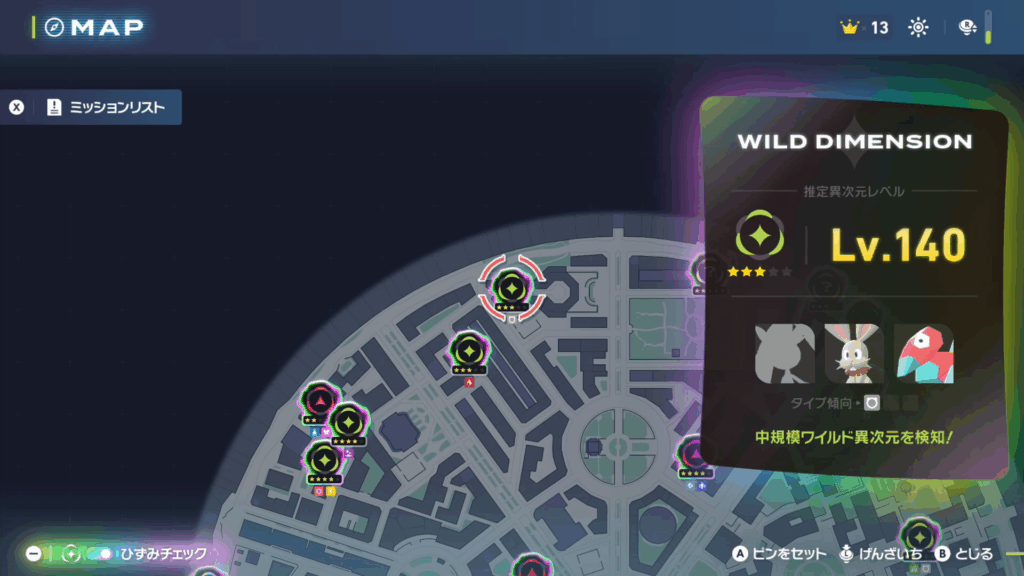Image resolution: width=1024 pixels, height=576 pixels.
Task: Click the sun time-of-day icon
Action: 918,28
